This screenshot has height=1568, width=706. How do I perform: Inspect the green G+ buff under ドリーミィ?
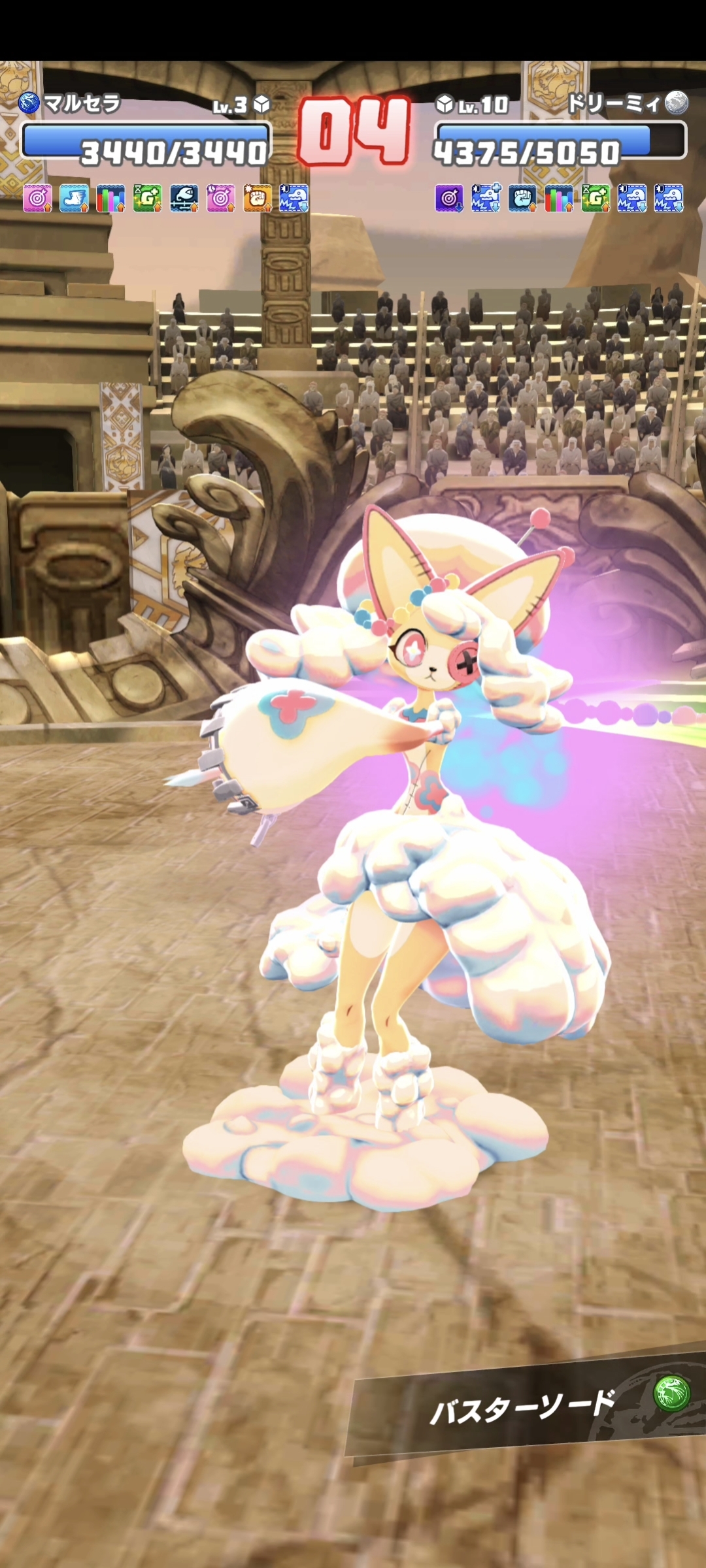pos(596,198)
